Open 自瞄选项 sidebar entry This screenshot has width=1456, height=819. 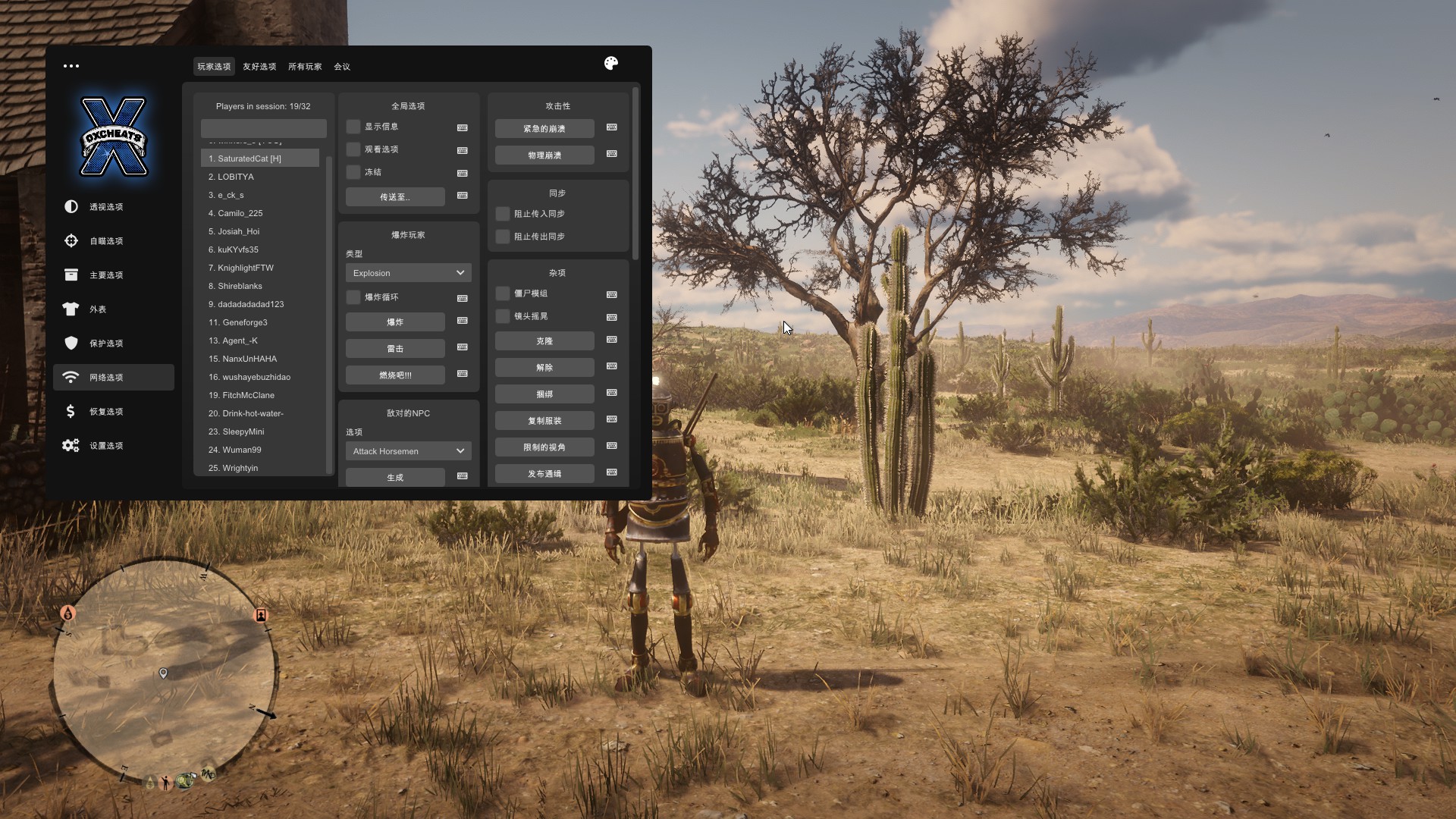point(106,241)
